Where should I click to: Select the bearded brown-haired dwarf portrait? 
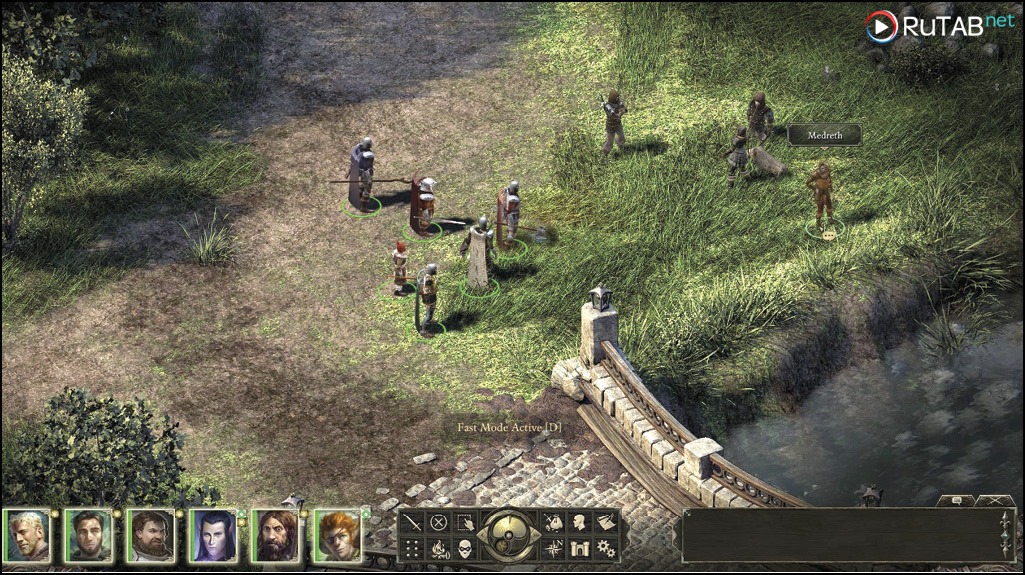[x=151, y=536]
